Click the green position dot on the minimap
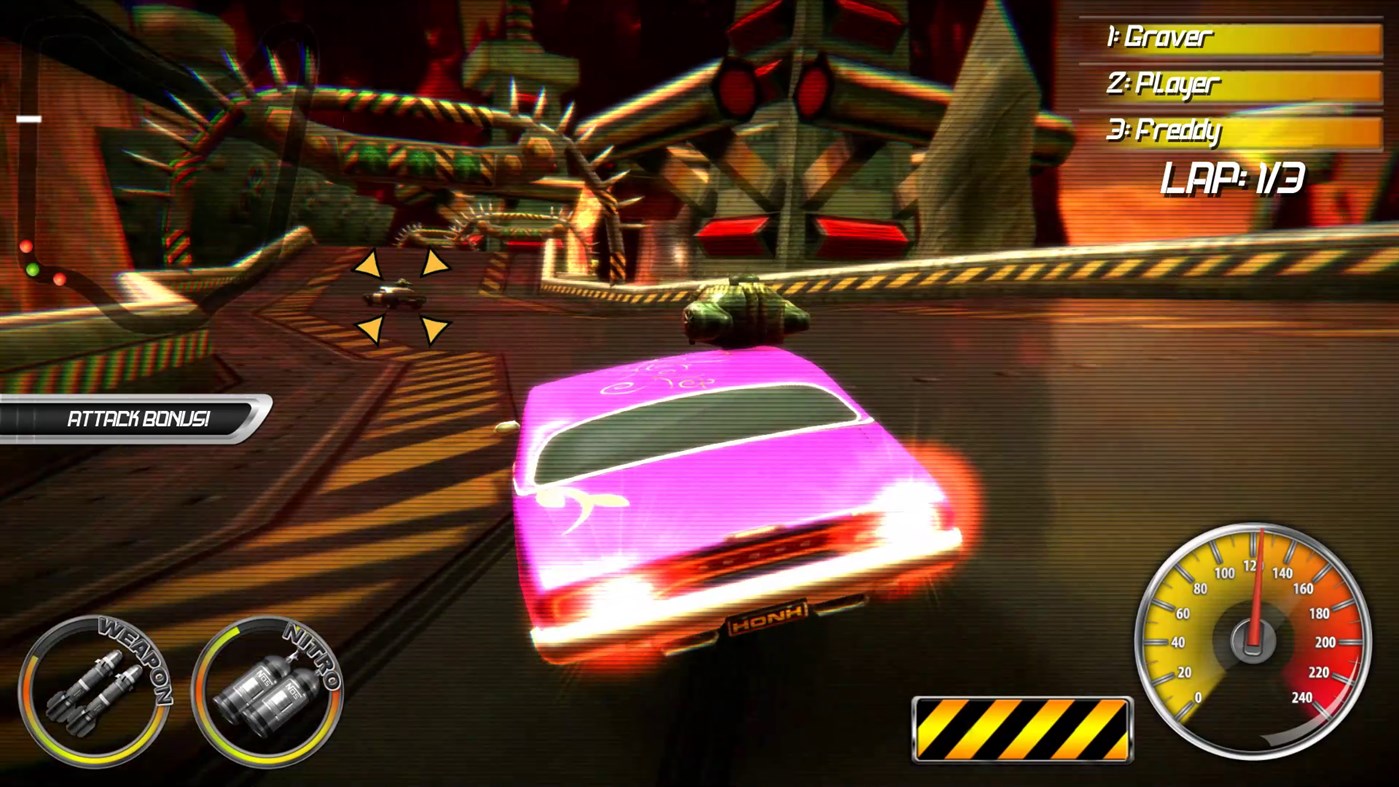 click(x=34, y=268)
